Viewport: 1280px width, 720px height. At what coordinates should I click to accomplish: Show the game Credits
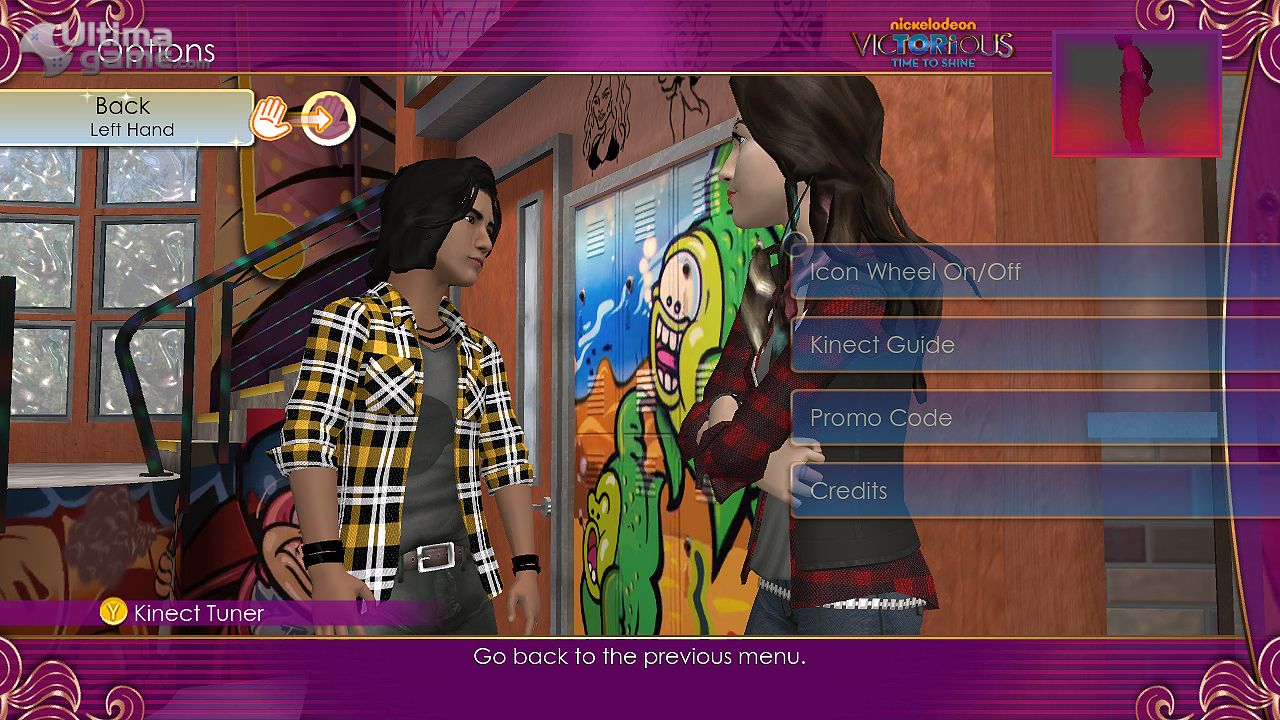(1010, 491)
